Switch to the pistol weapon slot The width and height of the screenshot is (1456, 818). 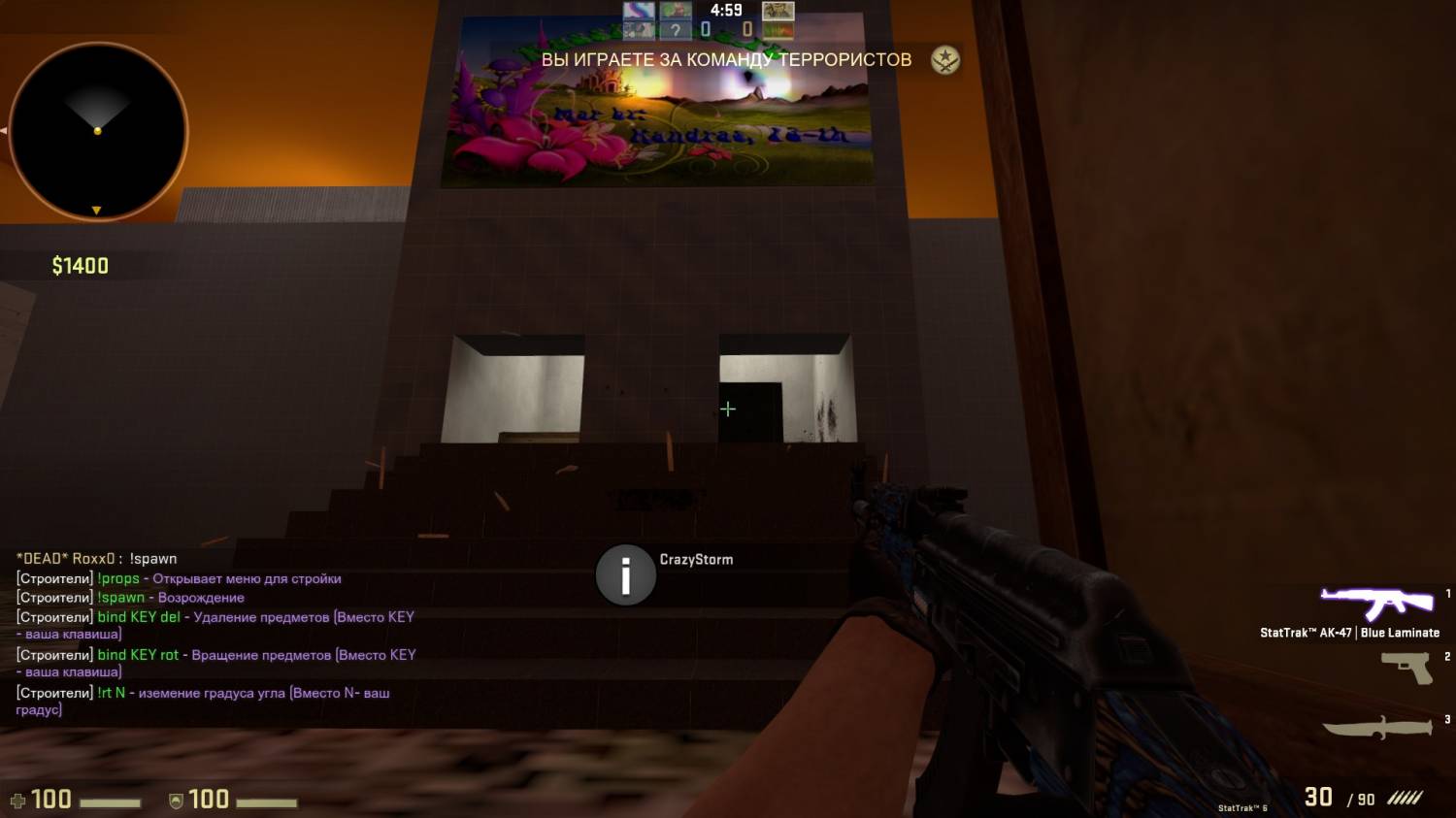click(1407, 668)
